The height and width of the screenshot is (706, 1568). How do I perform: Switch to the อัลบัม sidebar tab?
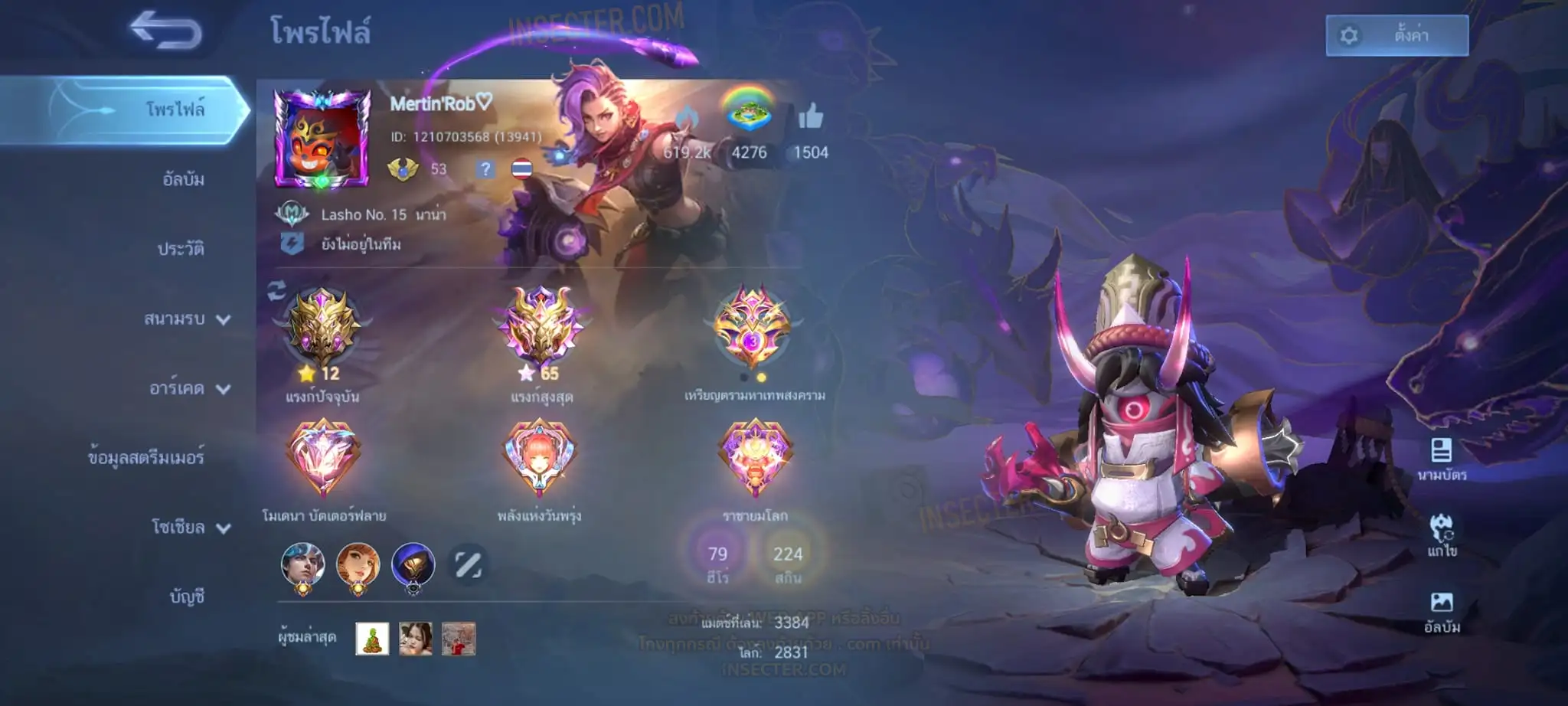(x=183, y=179)
